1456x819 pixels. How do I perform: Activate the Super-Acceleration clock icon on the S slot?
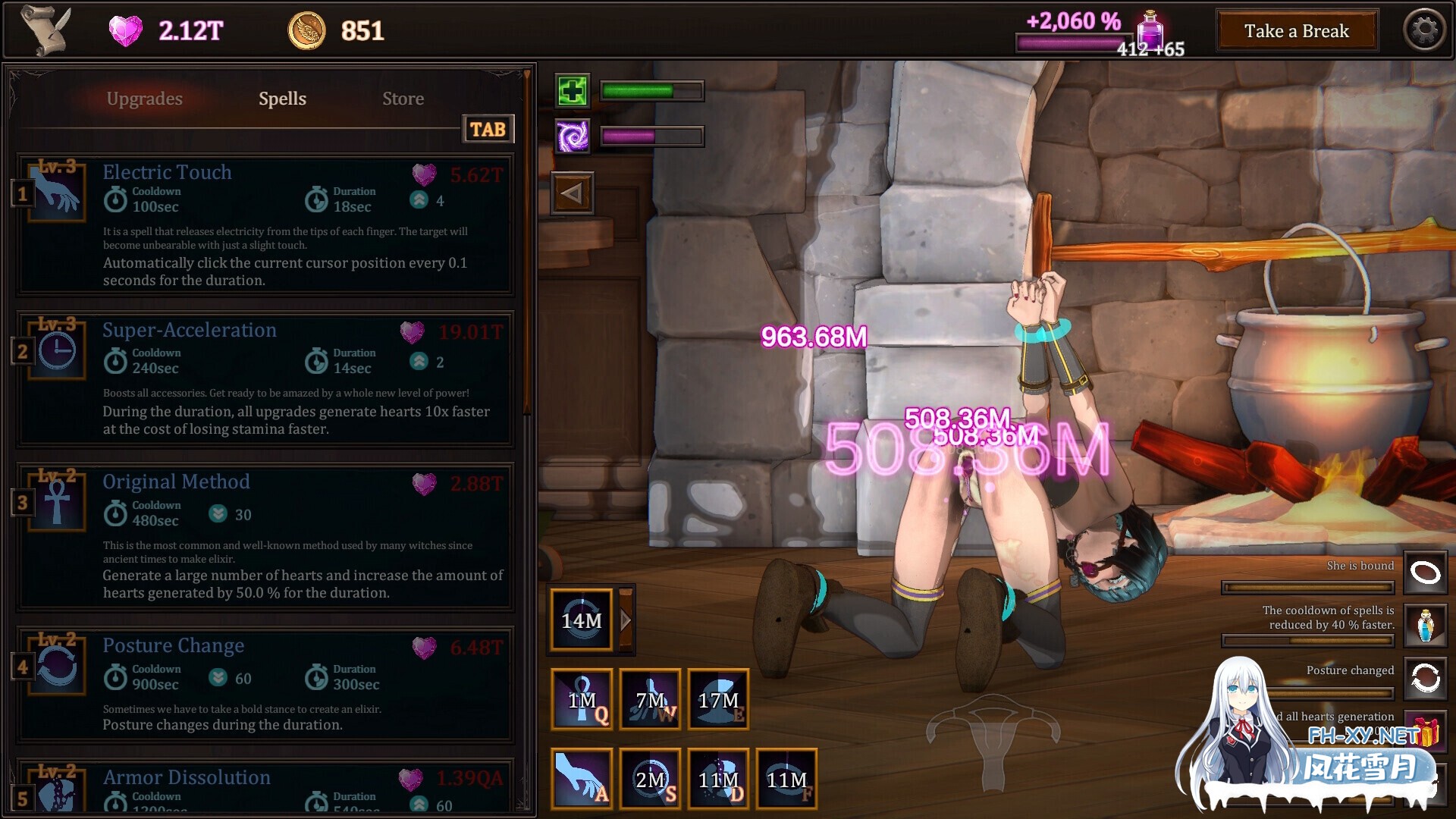650,779
